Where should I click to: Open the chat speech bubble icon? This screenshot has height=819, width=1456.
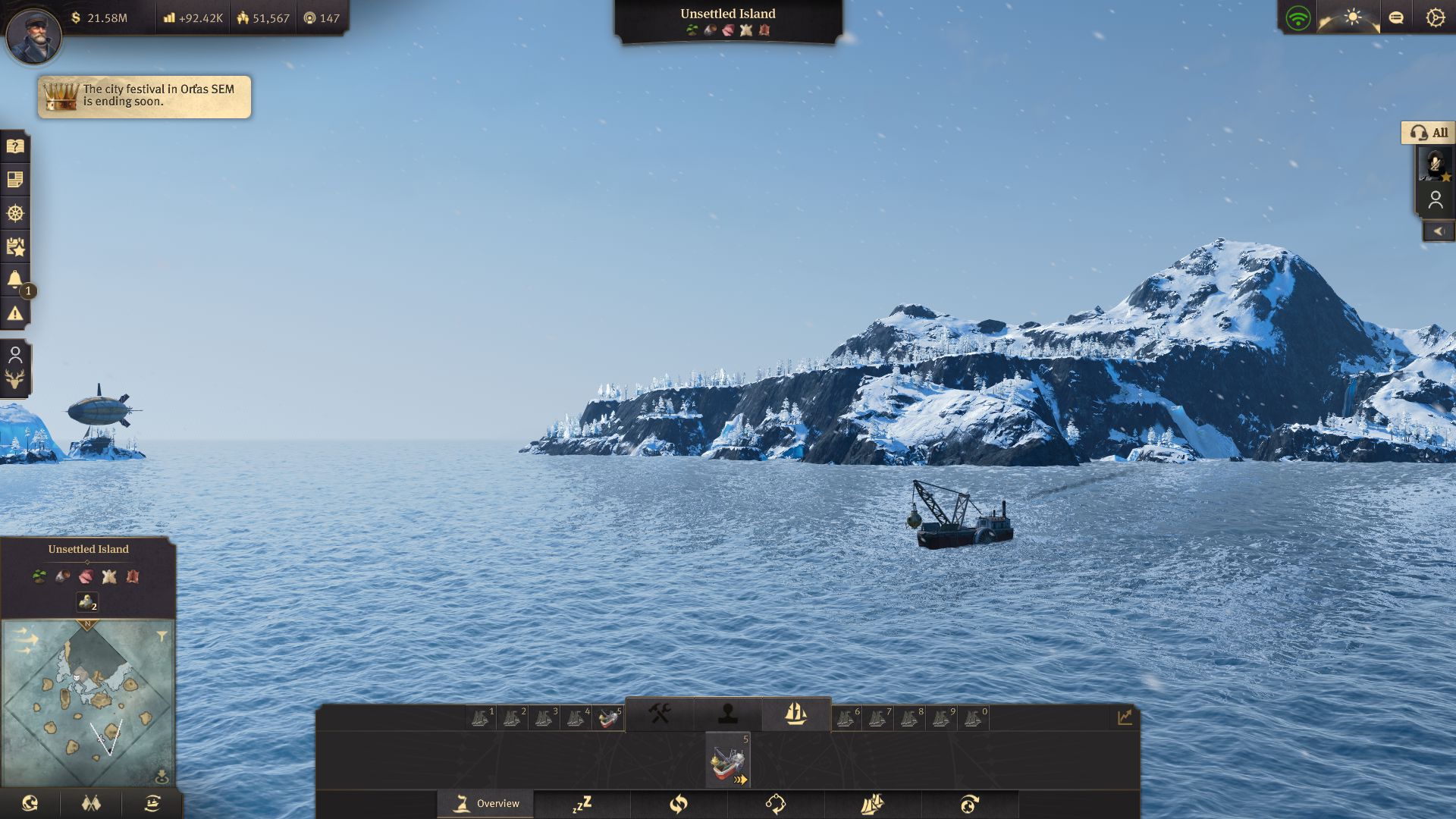point(1396,17)
